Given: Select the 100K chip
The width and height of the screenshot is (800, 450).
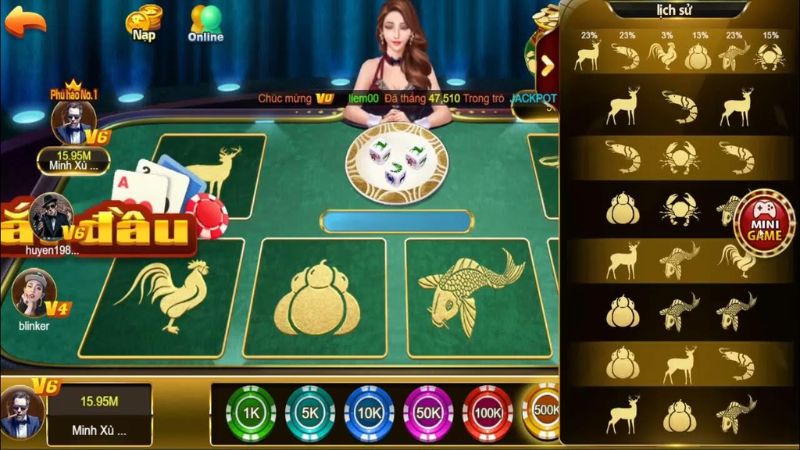Looking at the screenshot, I should click(488, 412).
